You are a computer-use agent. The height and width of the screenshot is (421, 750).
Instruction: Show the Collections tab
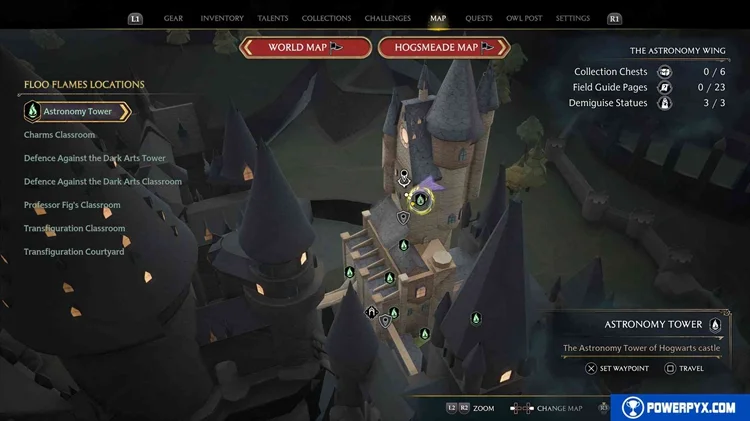coord(326,18)
